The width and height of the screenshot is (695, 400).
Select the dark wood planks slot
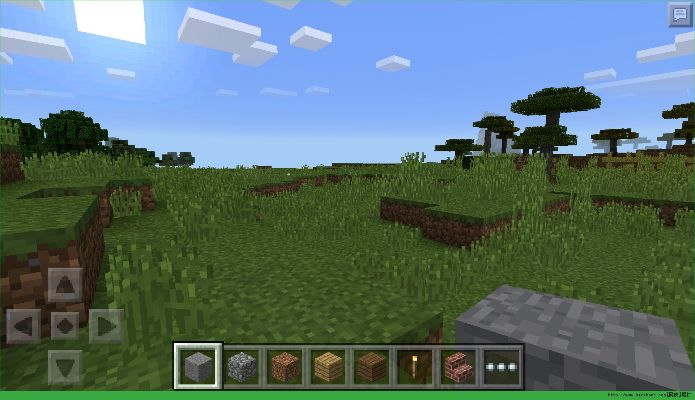372,366
